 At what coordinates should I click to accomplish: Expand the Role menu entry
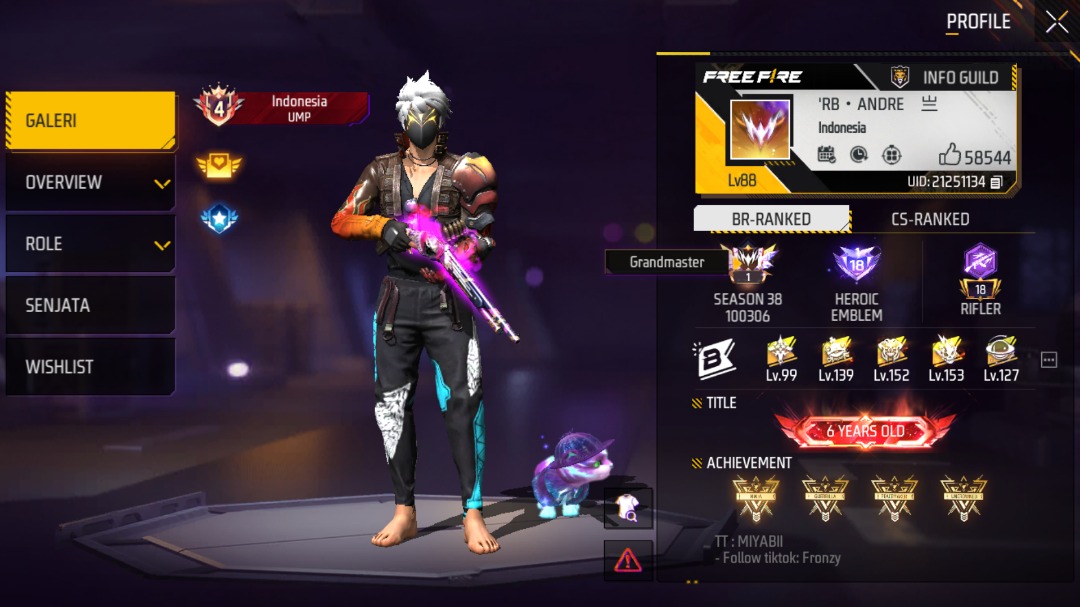tap(90, 244)
